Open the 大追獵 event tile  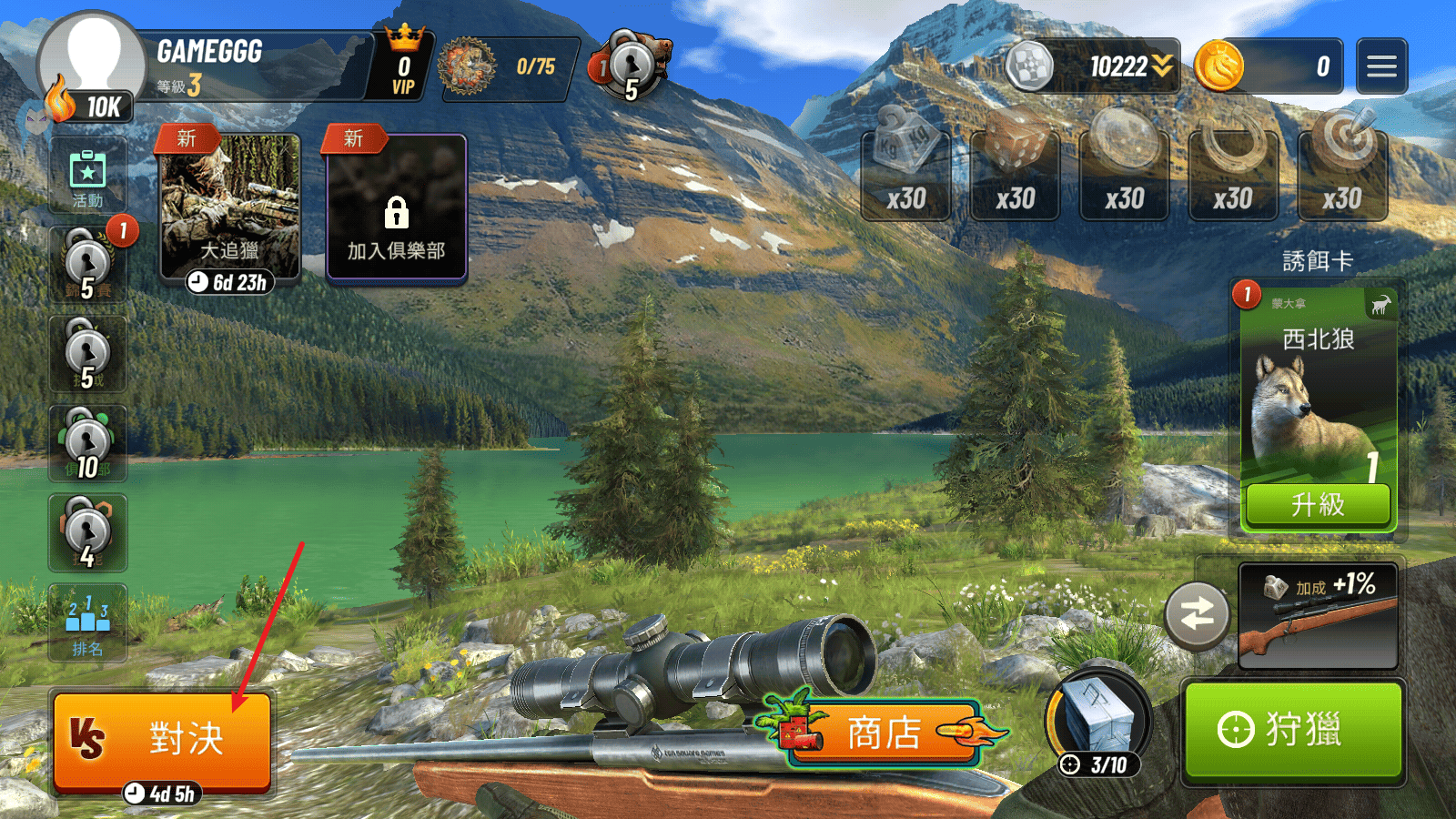[x=229, y=209]
